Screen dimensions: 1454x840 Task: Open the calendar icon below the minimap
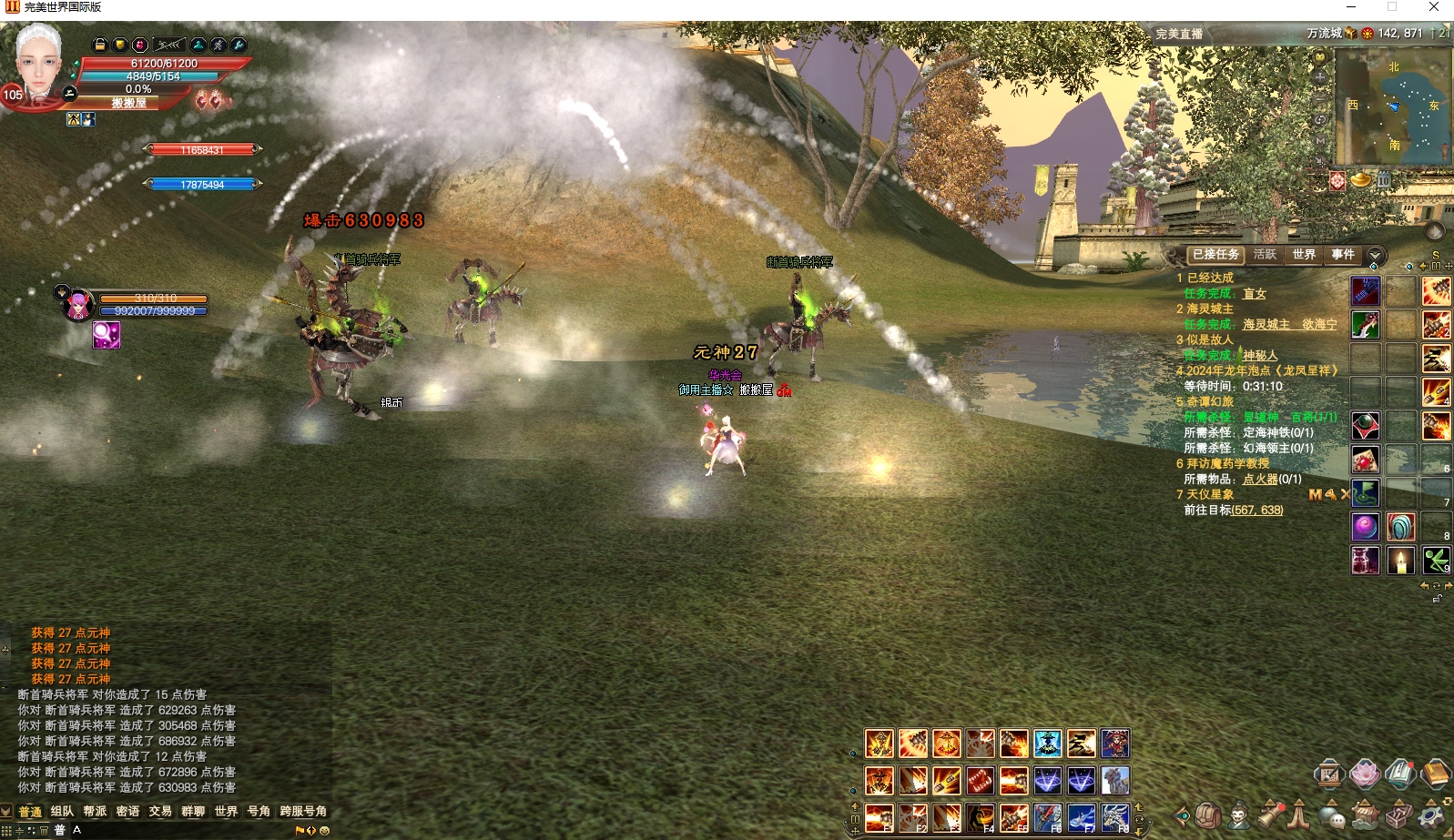pos(1383,180)
